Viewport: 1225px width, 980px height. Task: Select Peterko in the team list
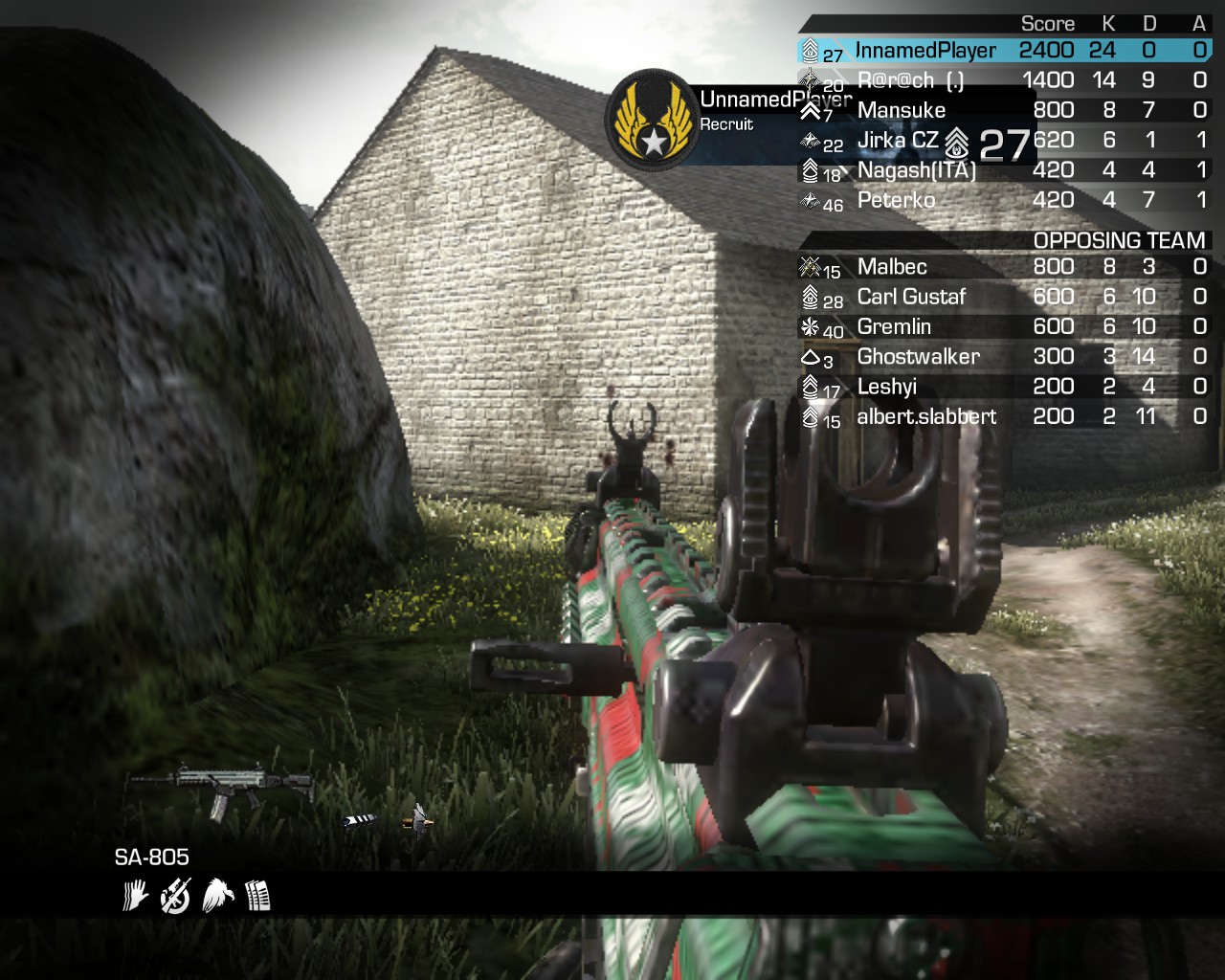click(x=896, y=201)
